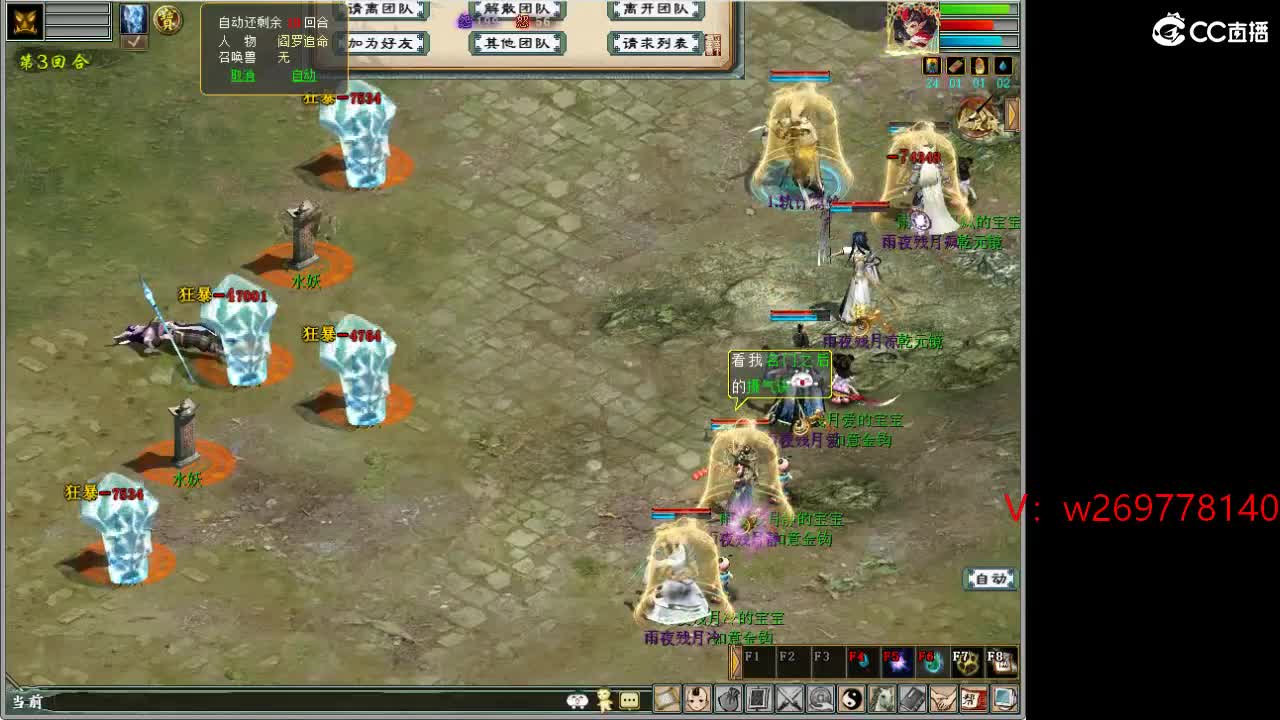
Task: Collapse the skill hotbar with the yellow arrow
Action: (736, 660)
